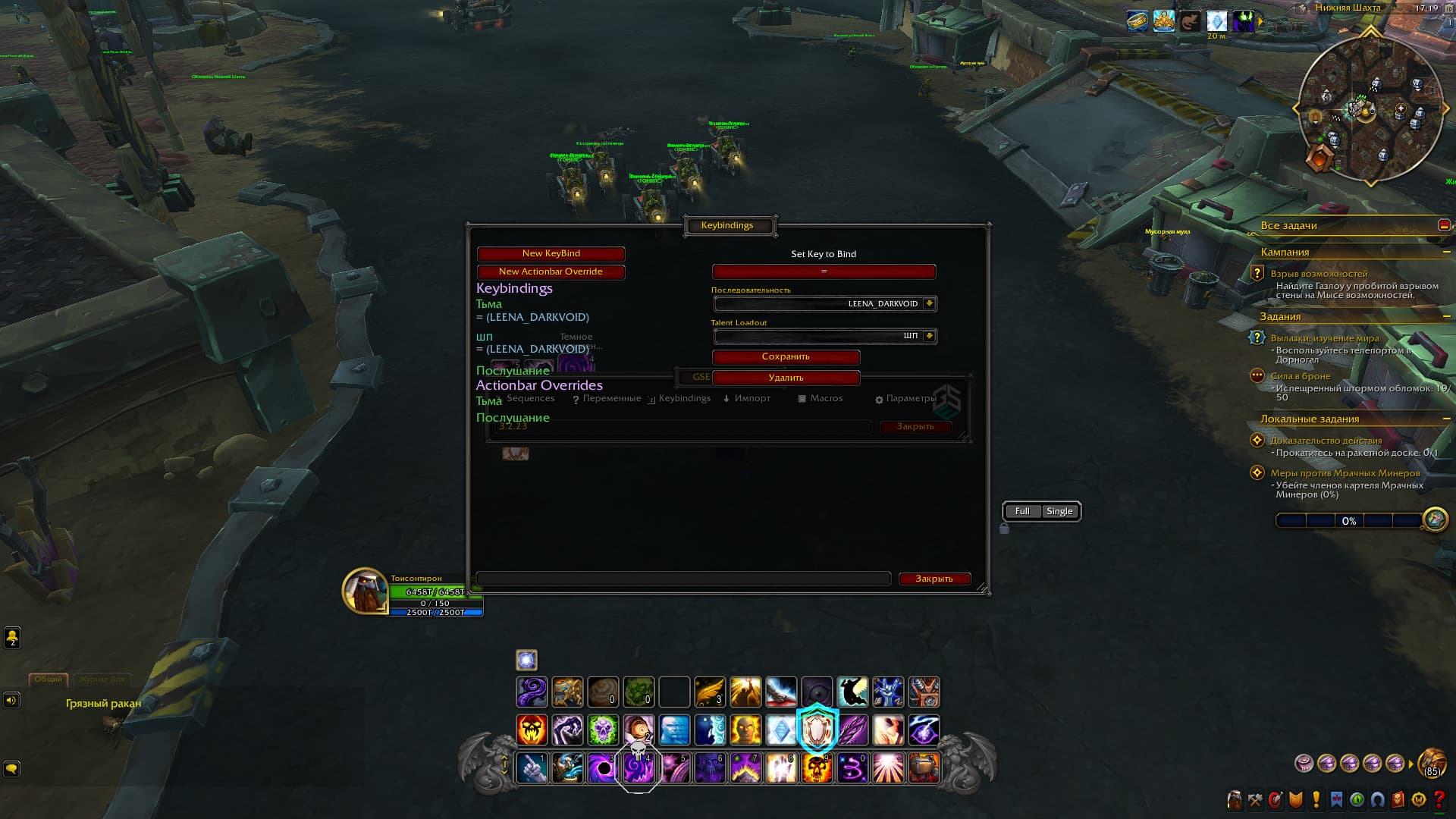Click the New Actionbar Override button

(551, 271)
